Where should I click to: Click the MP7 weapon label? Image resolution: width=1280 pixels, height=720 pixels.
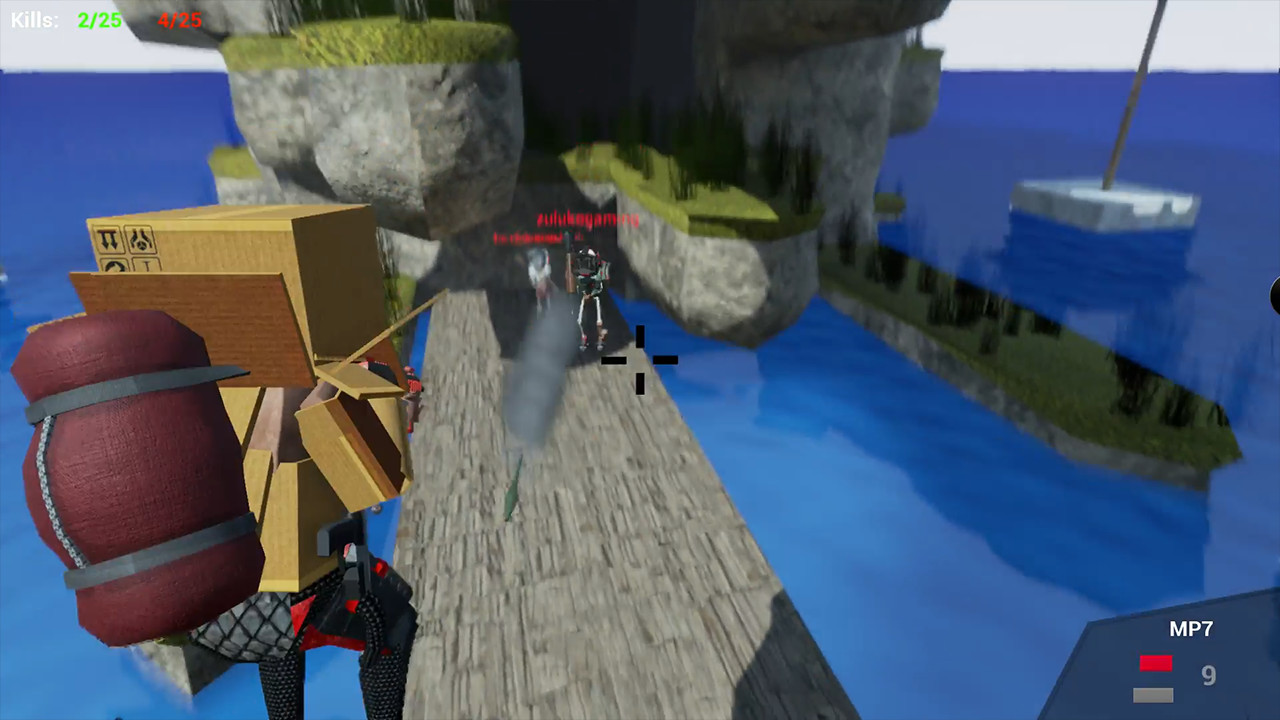[x=1190, y=629]
